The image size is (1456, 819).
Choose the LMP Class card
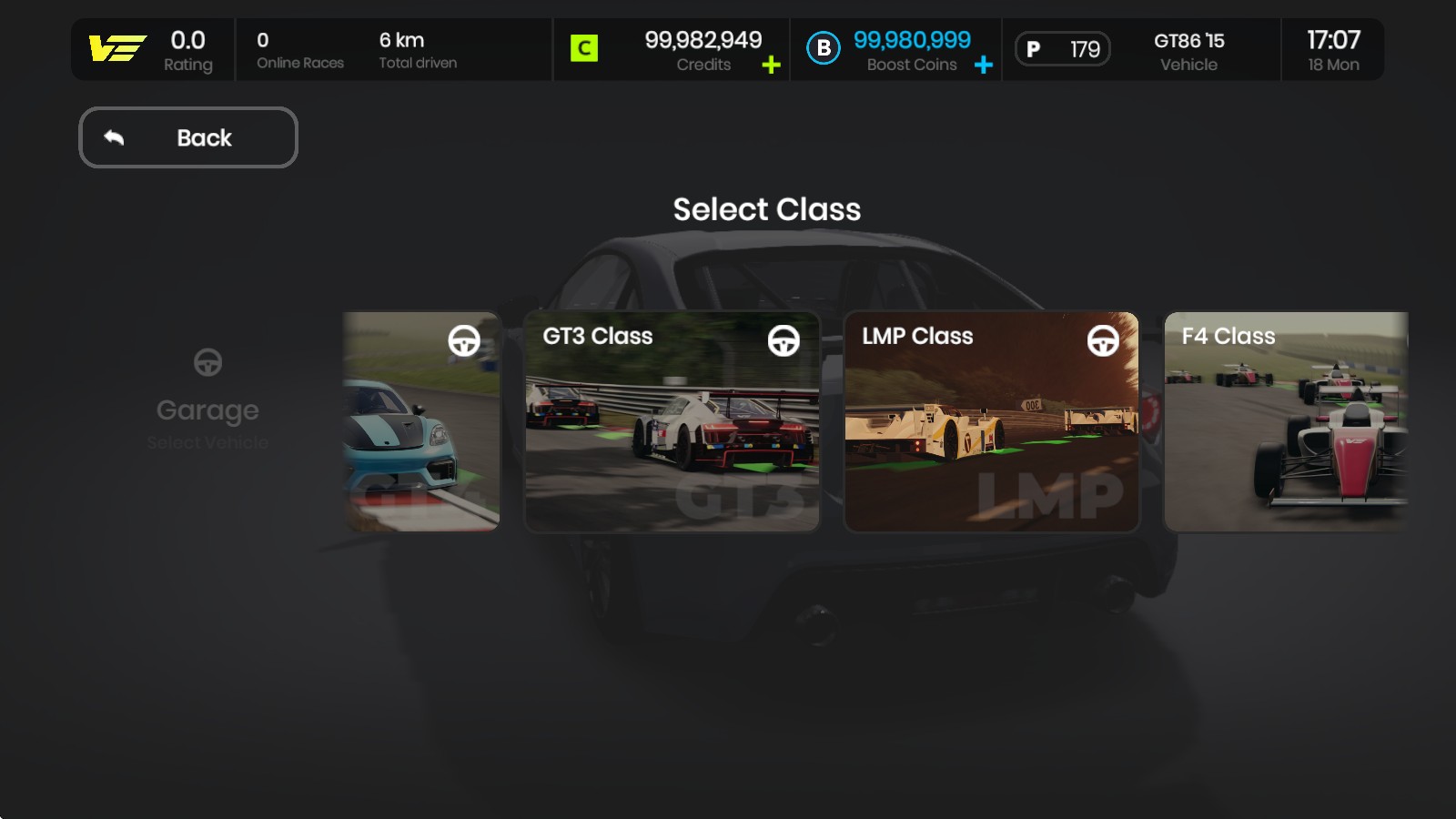pyautogui.click(x=992, y=421)
